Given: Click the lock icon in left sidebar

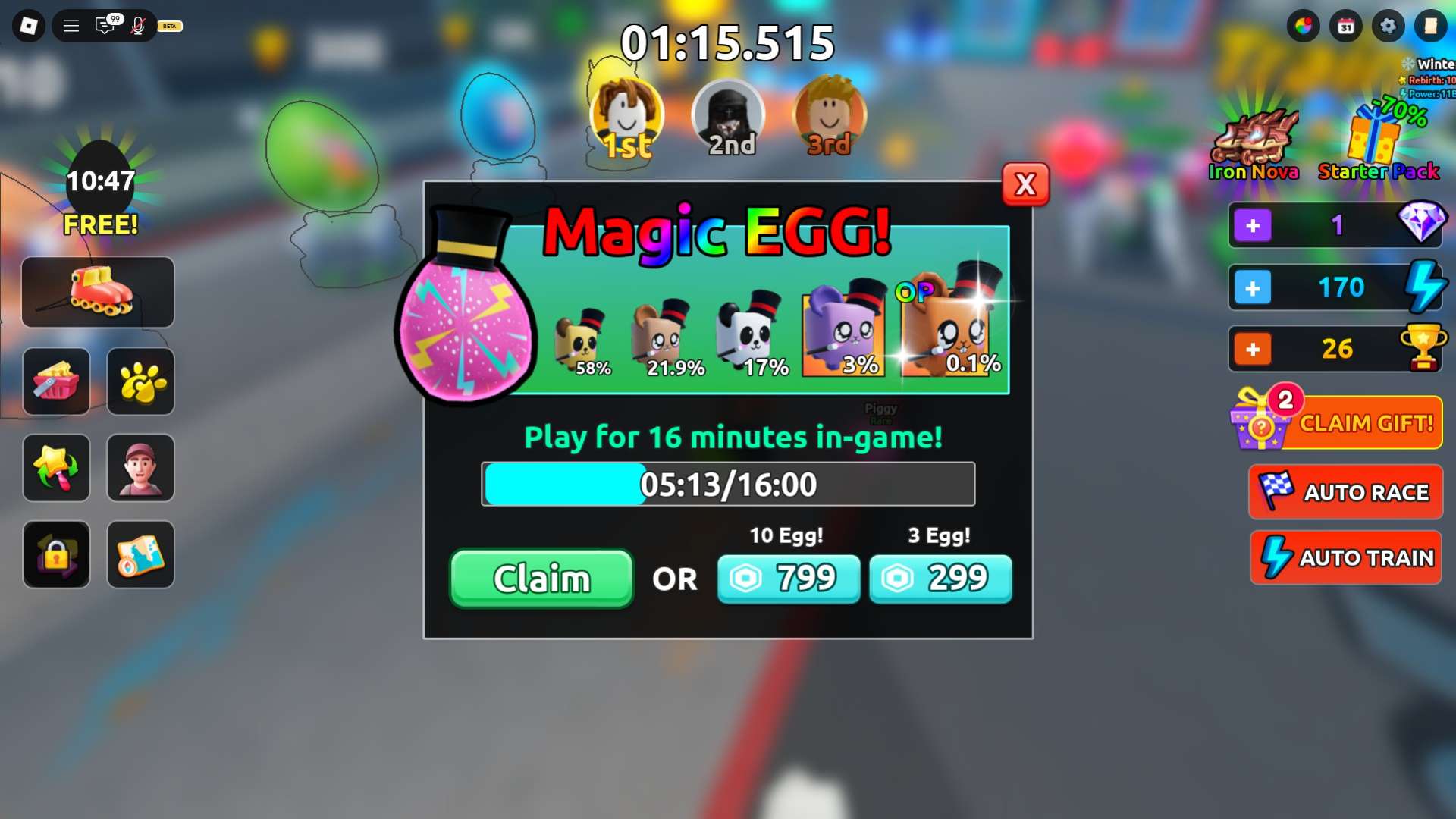Looking at the screenshot, I should click(56, 554).
